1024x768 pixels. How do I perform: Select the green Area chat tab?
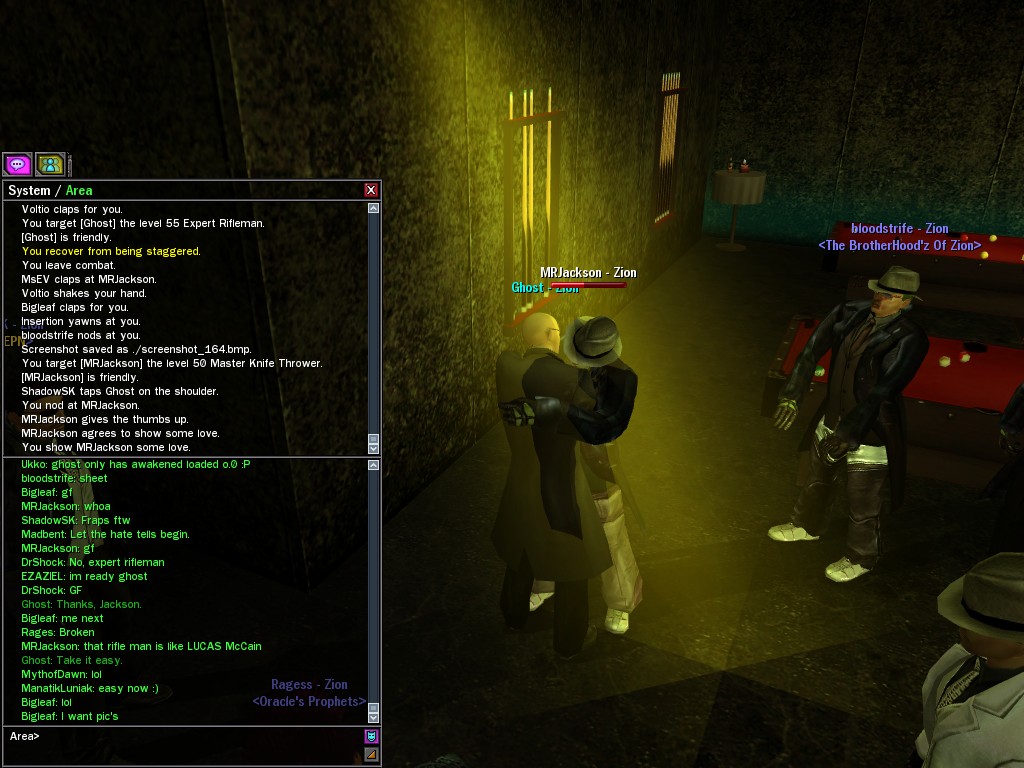[x=79, y=190]
